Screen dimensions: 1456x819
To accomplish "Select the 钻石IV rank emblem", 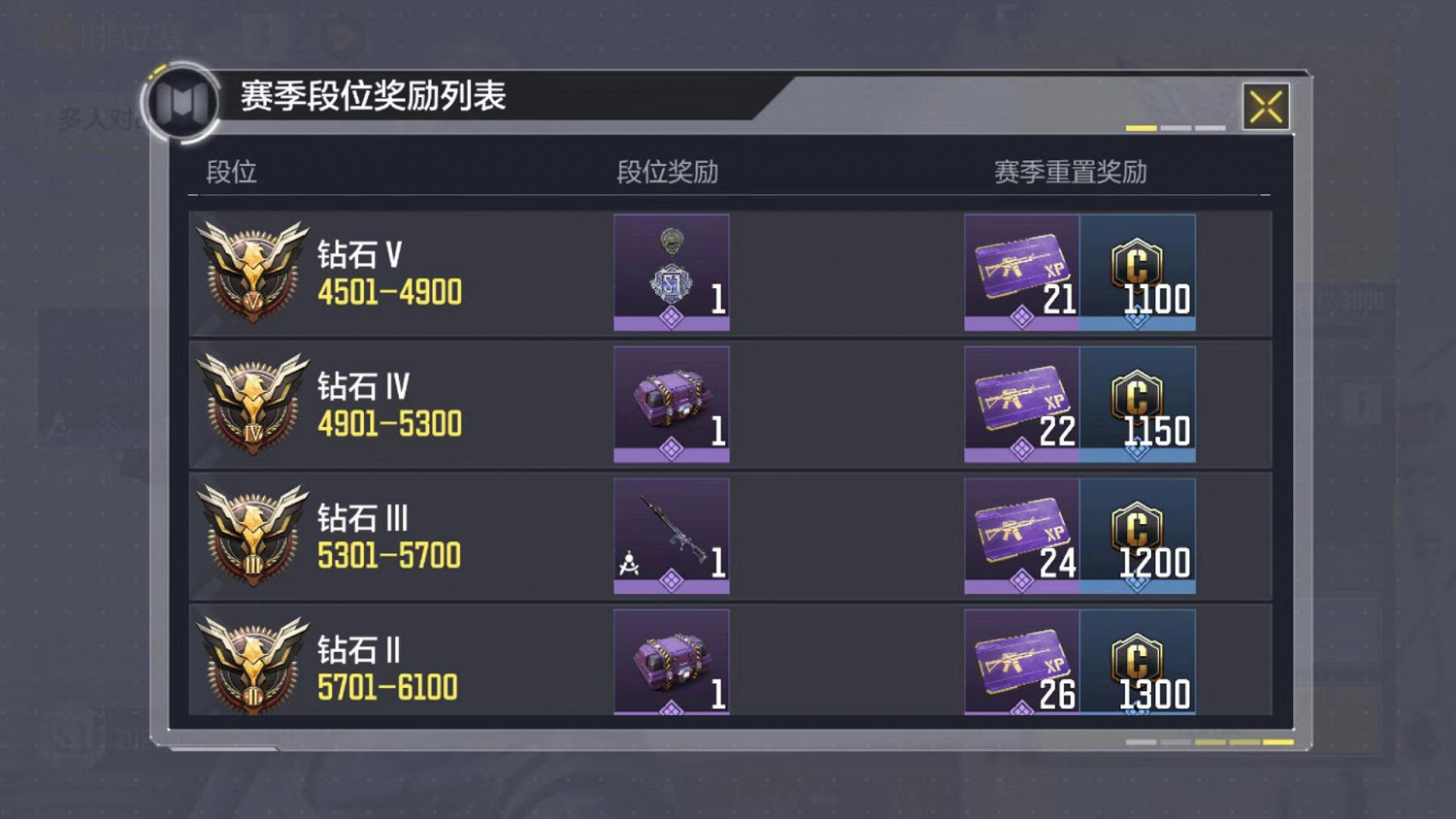I will (249, 403).
